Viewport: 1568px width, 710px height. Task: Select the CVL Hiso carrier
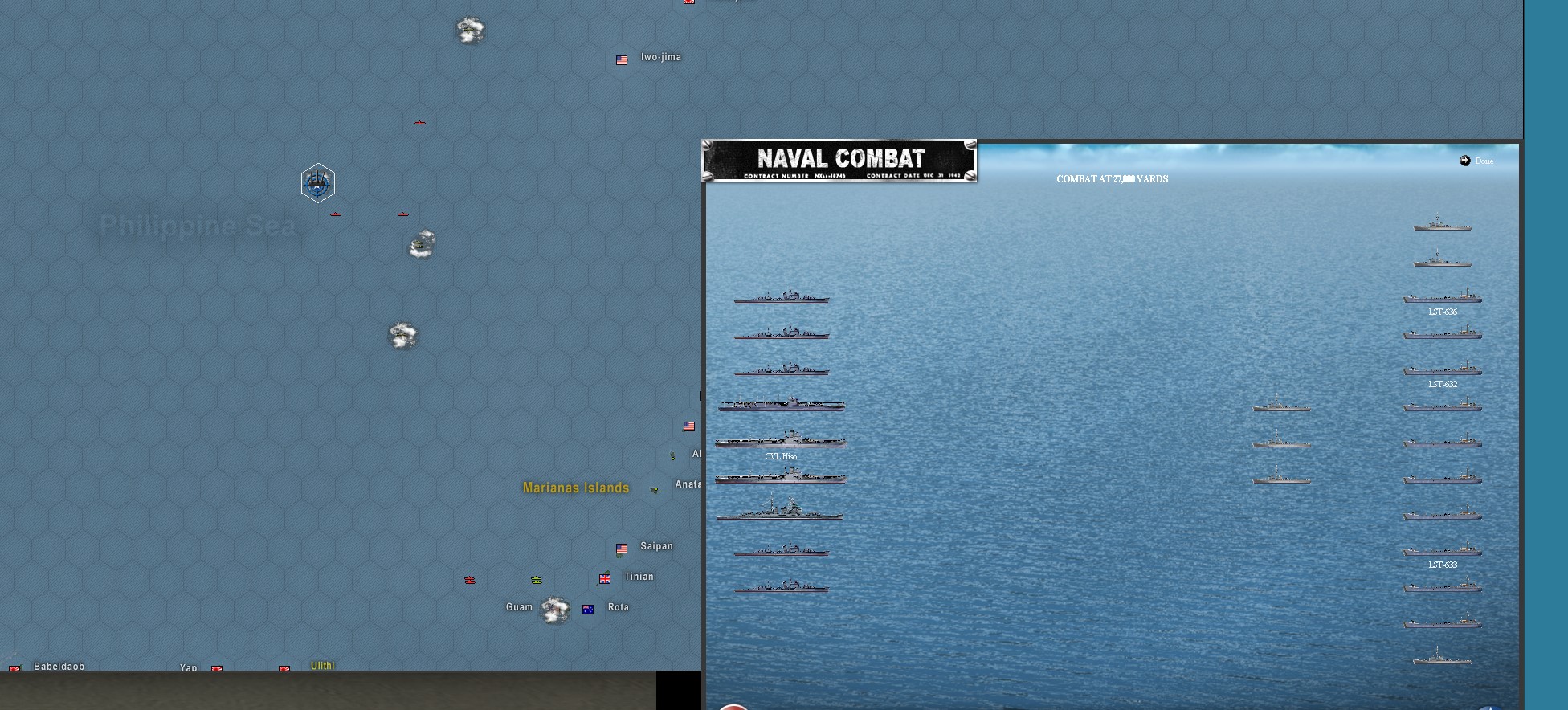780,440
